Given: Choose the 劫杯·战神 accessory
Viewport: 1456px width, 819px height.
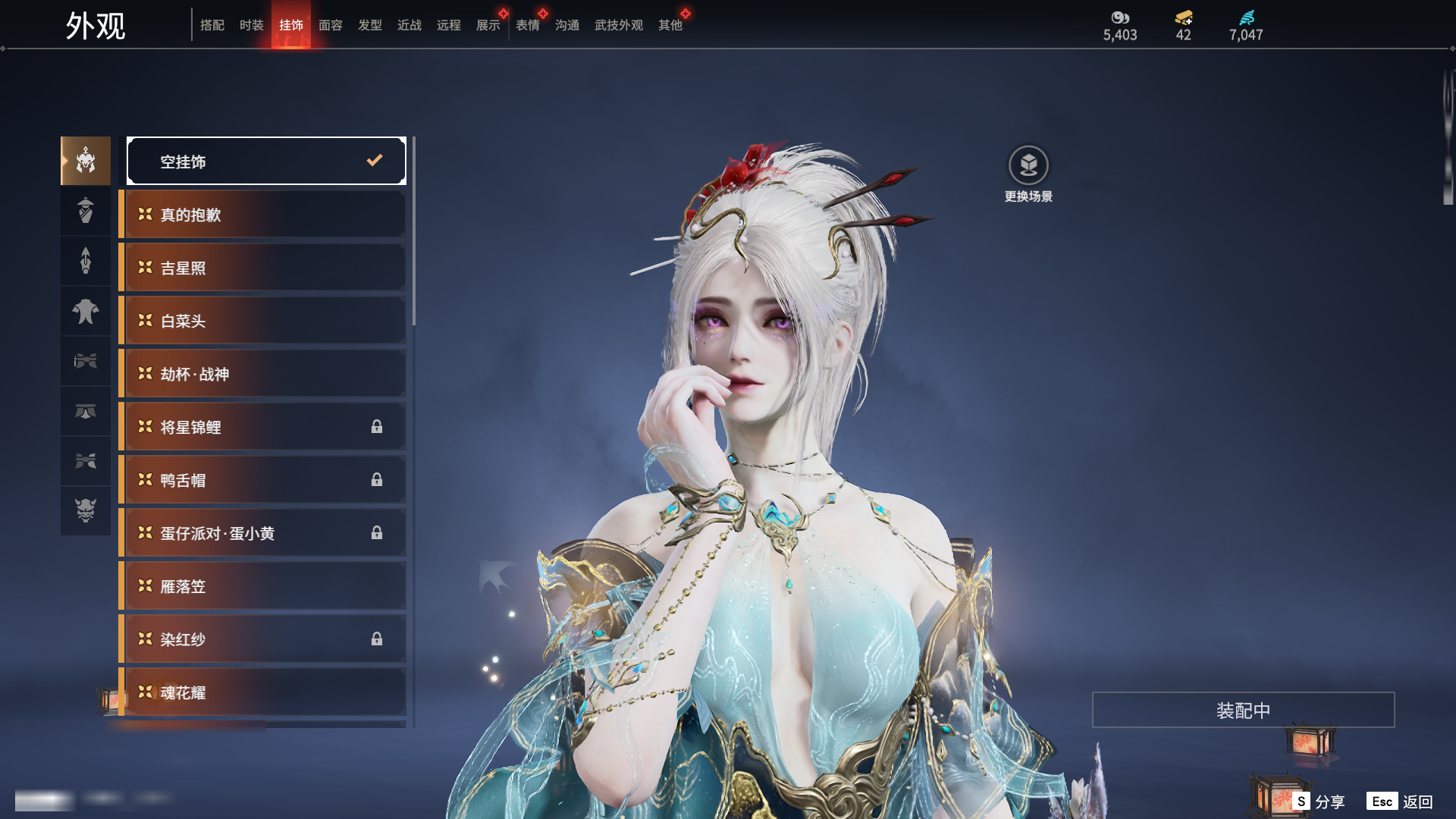Looking at the screenshot, I should pyautogui.click(x=262, y=374).
